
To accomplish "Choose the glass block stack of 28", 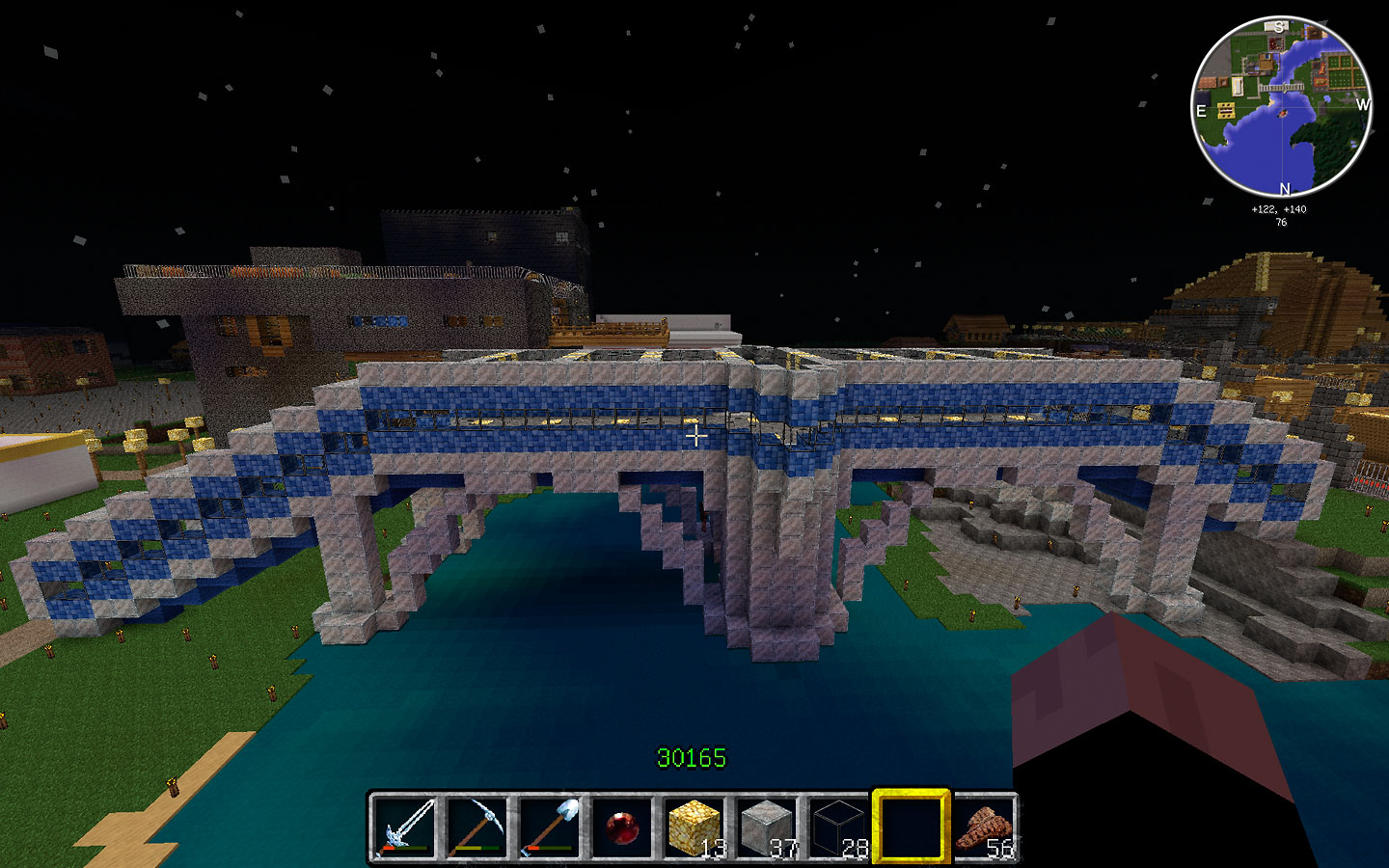I will coord(838,827).
